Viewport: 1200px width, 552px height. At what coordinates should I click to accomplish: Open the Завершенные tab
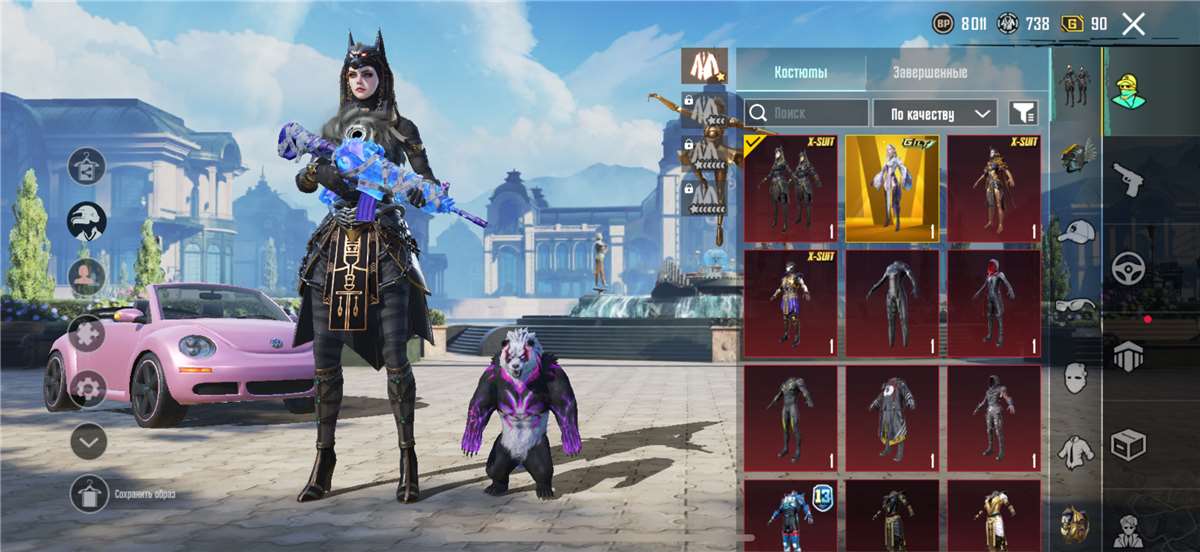(x=929, y=73)
